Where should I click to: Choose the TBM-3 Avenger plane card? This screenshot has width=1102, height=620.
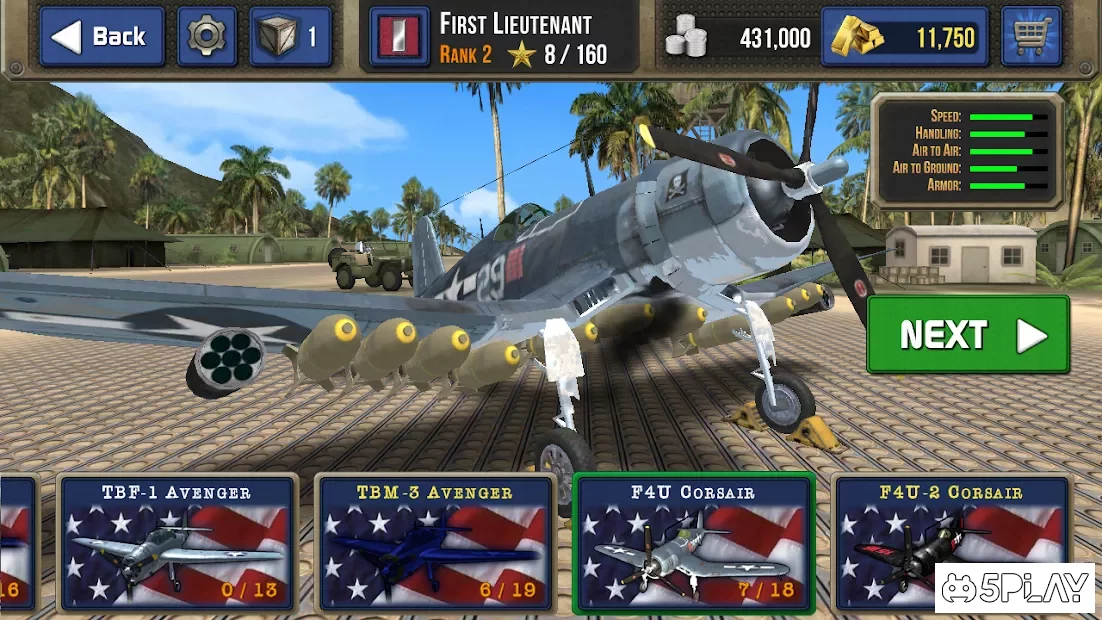click(435, 543)
